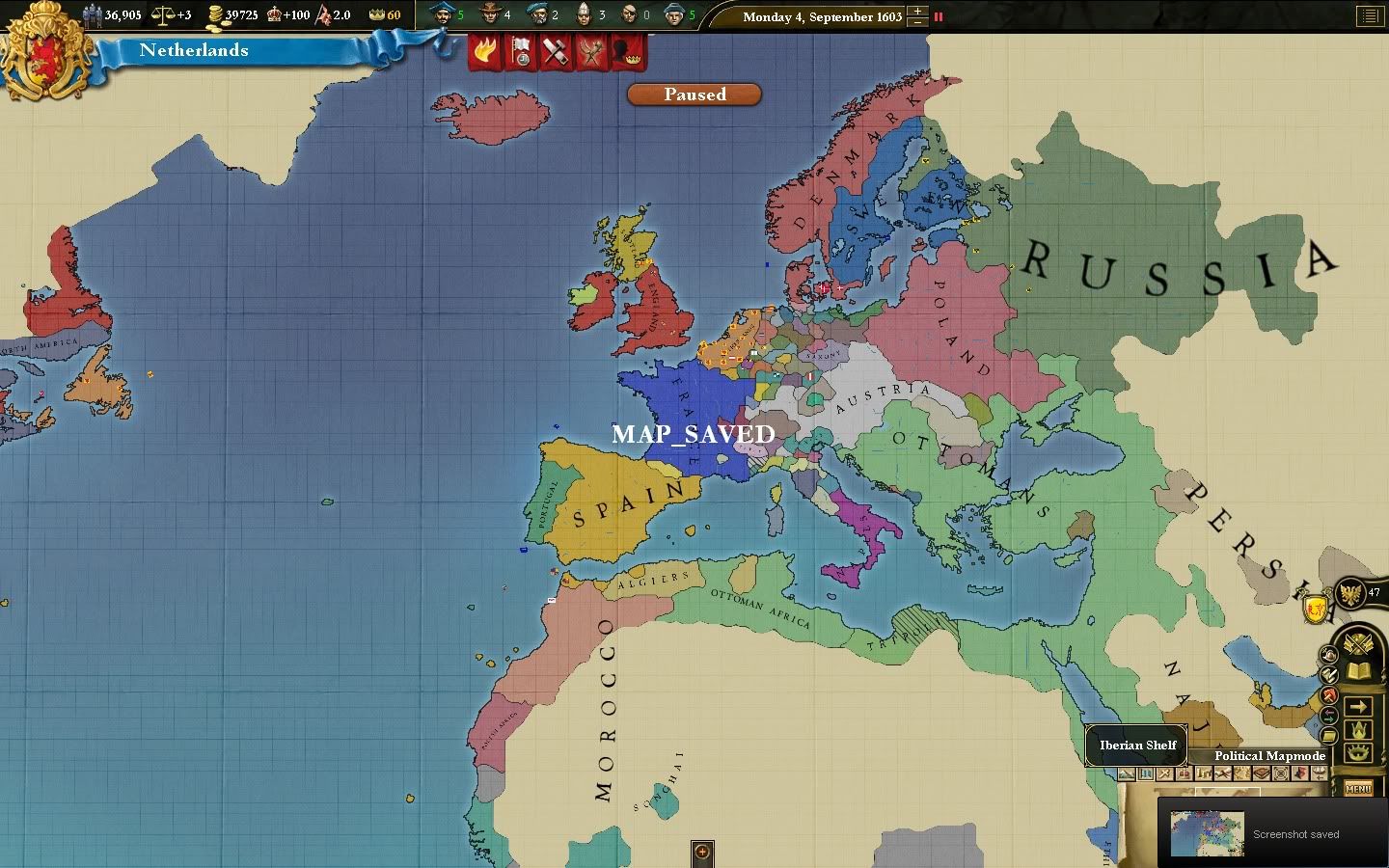Select the crossed hammer alert banner

557,51
